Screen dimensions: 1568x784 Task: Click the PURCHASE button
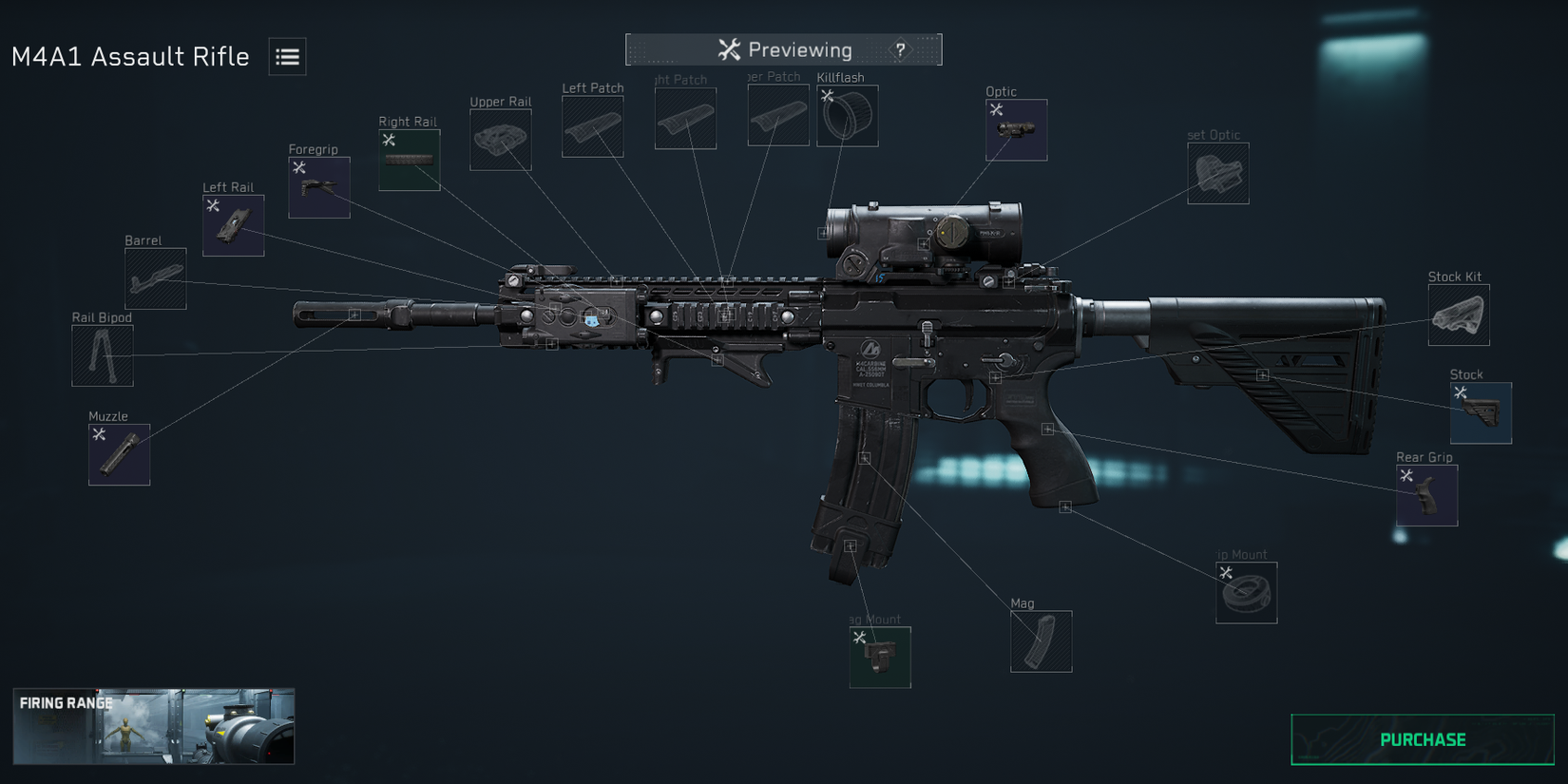[x=1421, y=739]
